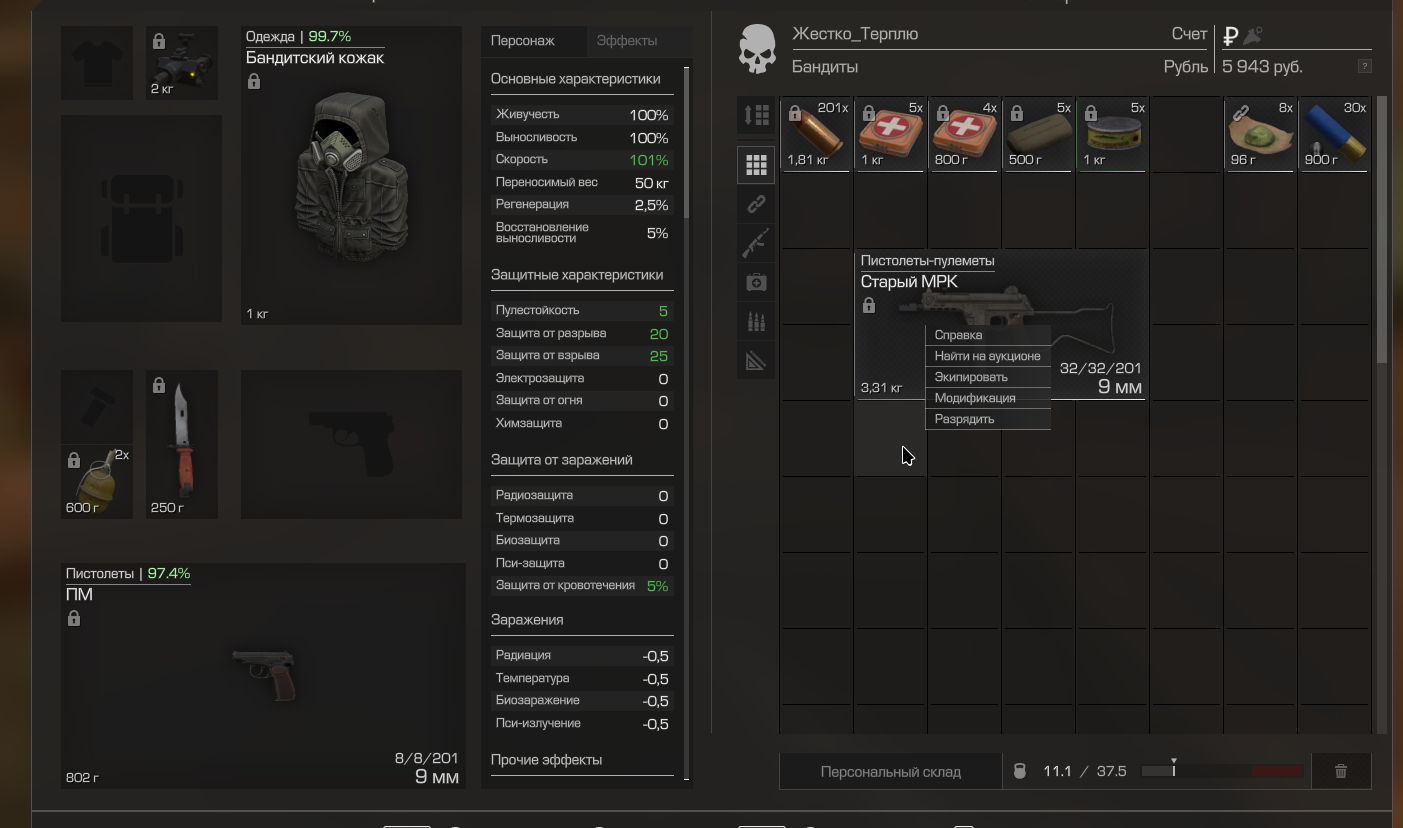
Task: Select Разрядить to unload the weapon
Action: coord(964,419)
